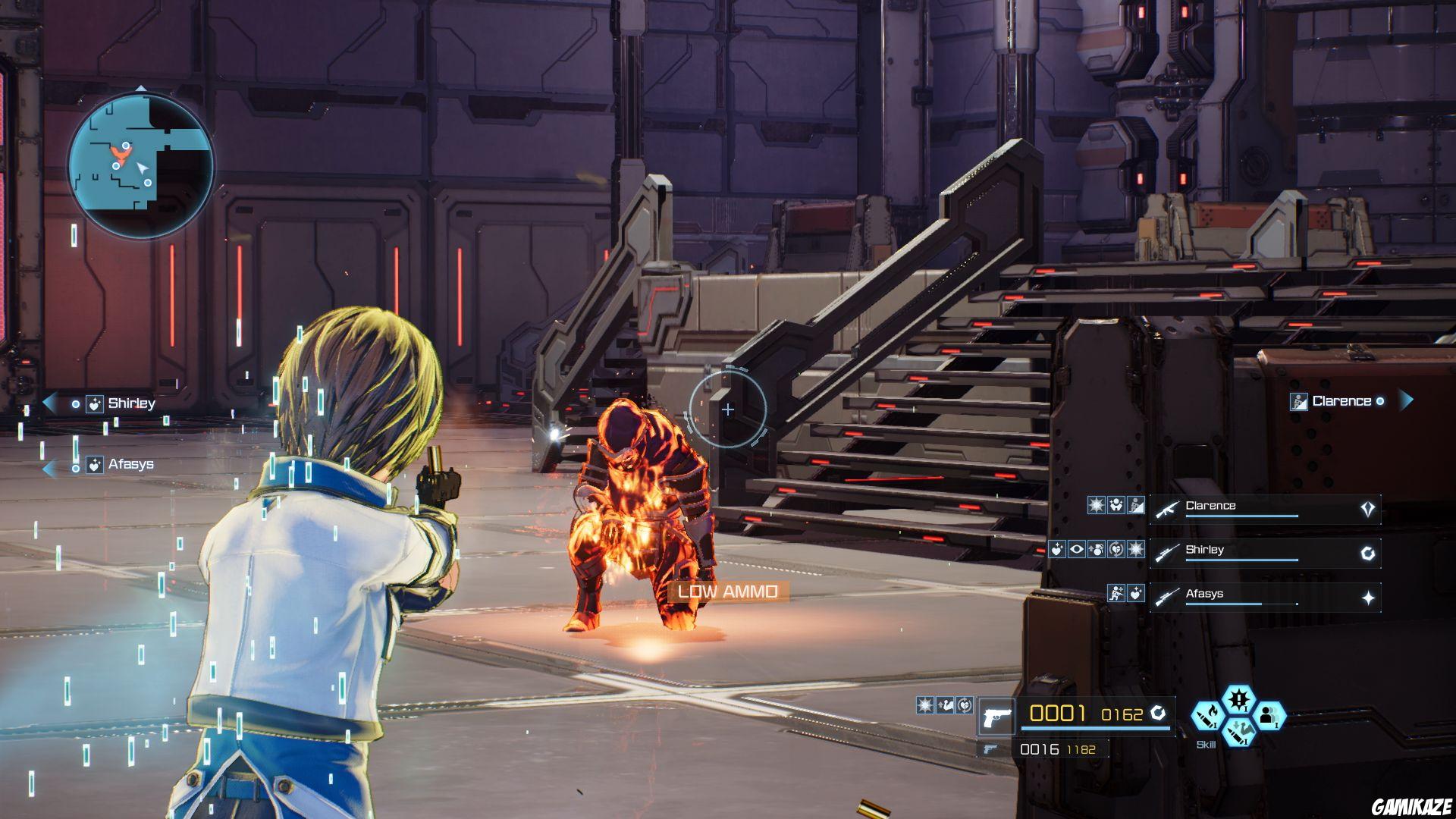This screenshot has height=819, width=1456.
Task: Click the diamond weapon-switch symbol on Clarence's row
Action: (x=1367, y=509)
